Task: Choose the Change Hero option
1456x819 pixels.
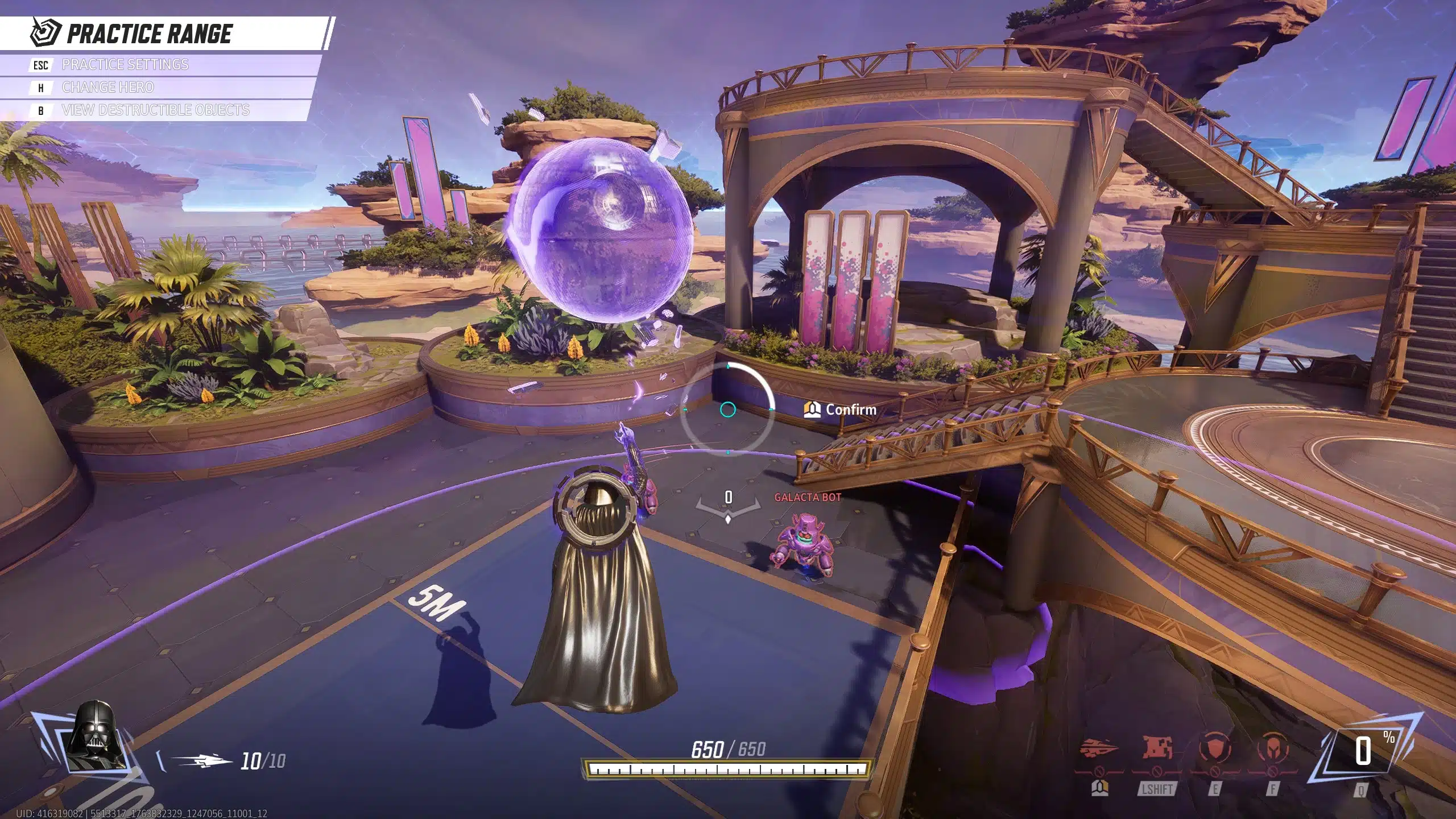Action: 107,88
